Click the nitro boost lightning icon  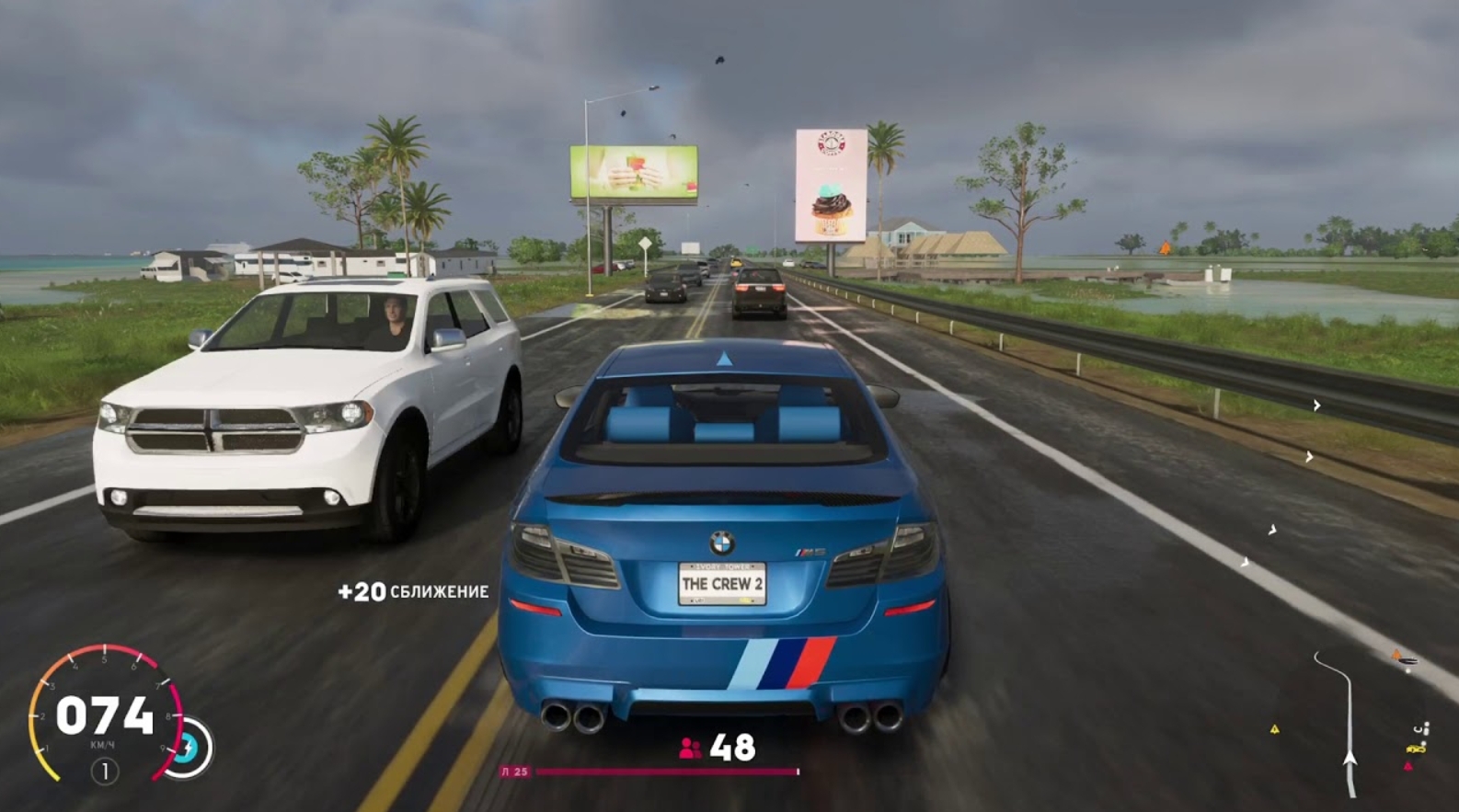click(190, 748)
